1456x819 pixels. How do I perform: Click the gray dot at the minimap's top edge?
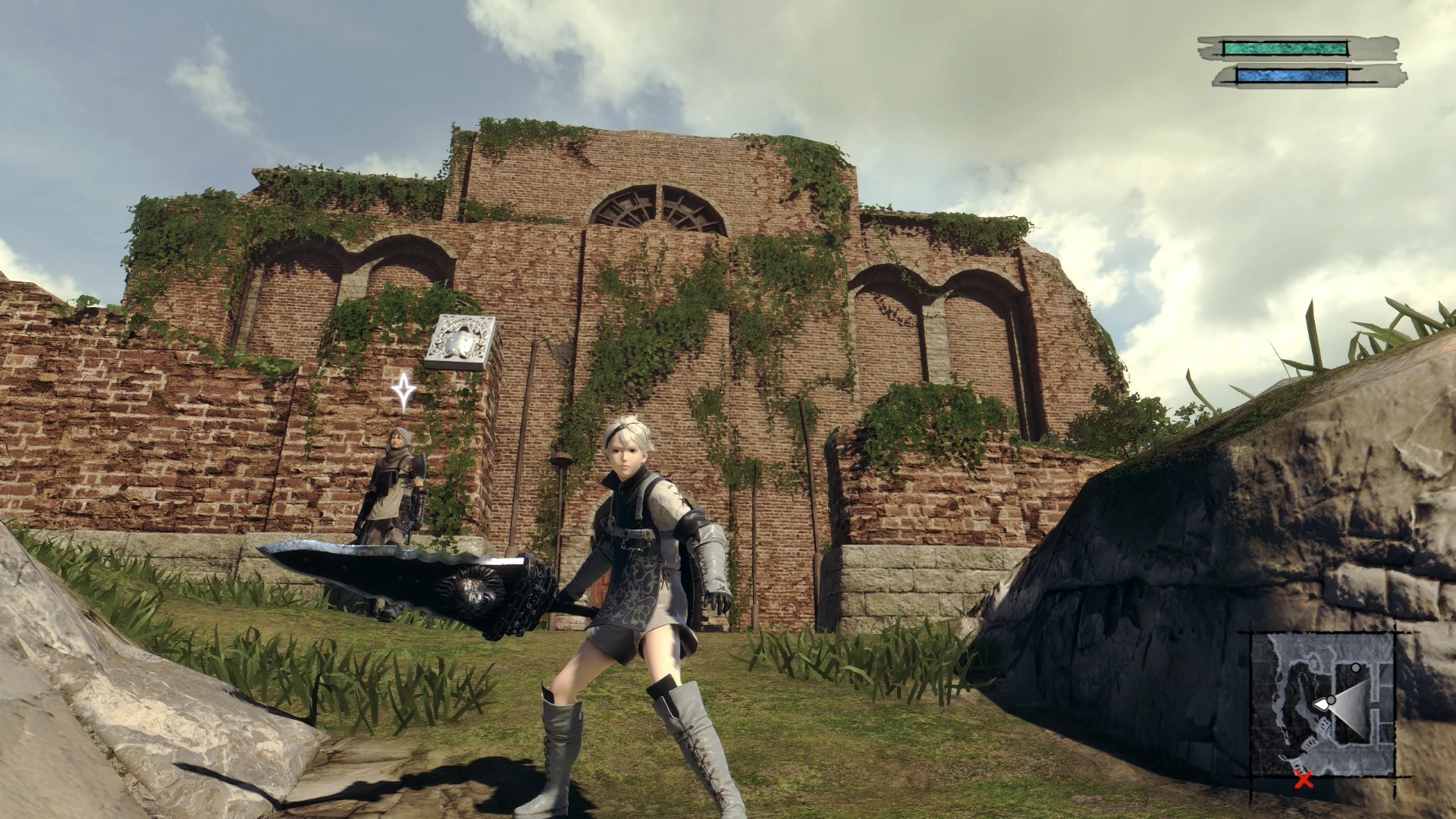point(1356,667)
